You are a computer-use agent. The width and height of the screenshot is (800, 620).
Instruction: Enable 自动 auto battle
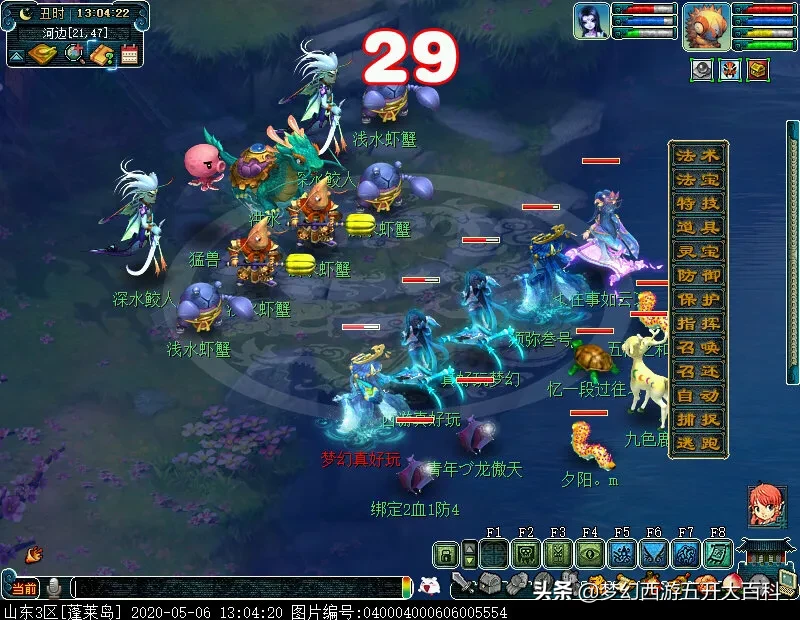point(698,396)
